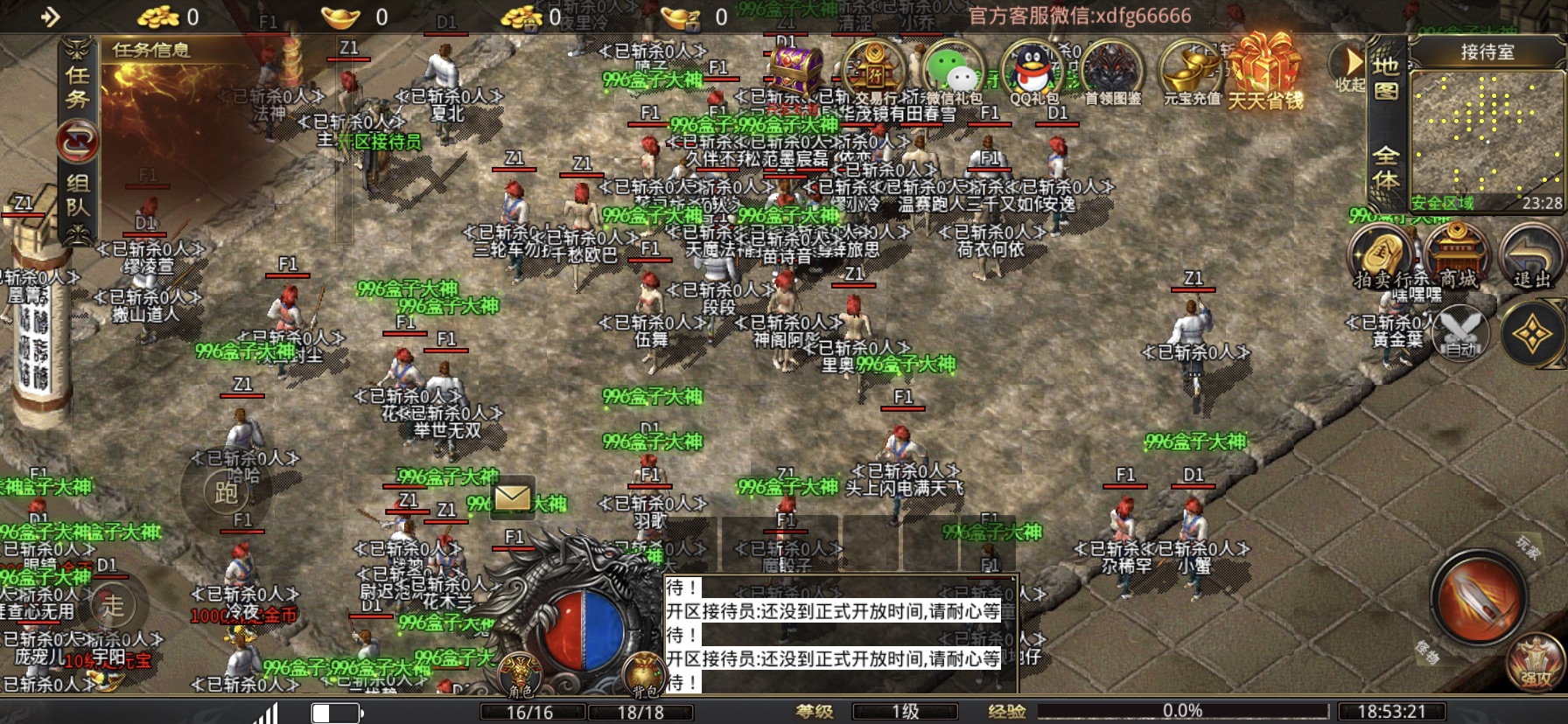Click the red swap arrows button

coord(78,141)
